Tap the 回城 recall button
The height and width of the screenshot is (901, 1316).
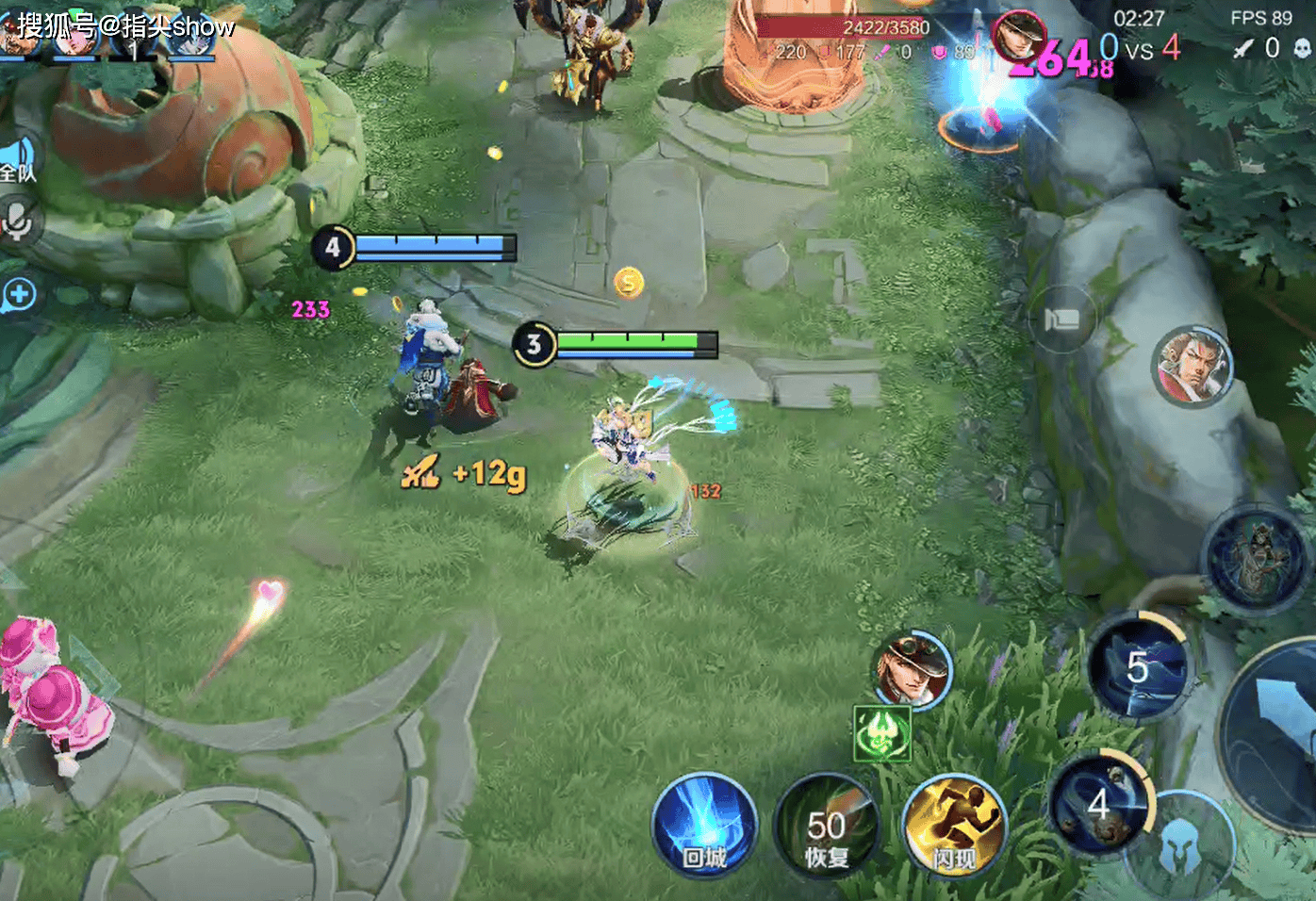tap(704, 826)
